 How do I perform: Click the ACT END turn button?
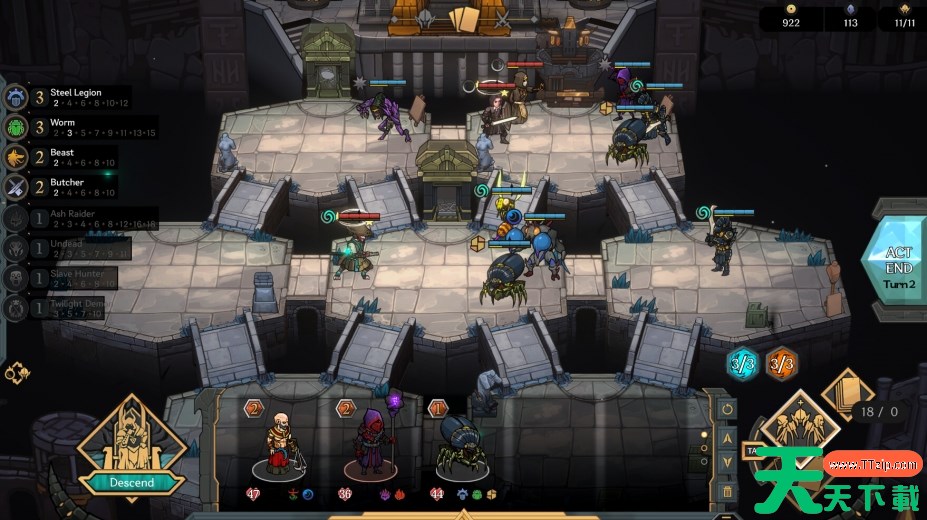click(897, 267)
